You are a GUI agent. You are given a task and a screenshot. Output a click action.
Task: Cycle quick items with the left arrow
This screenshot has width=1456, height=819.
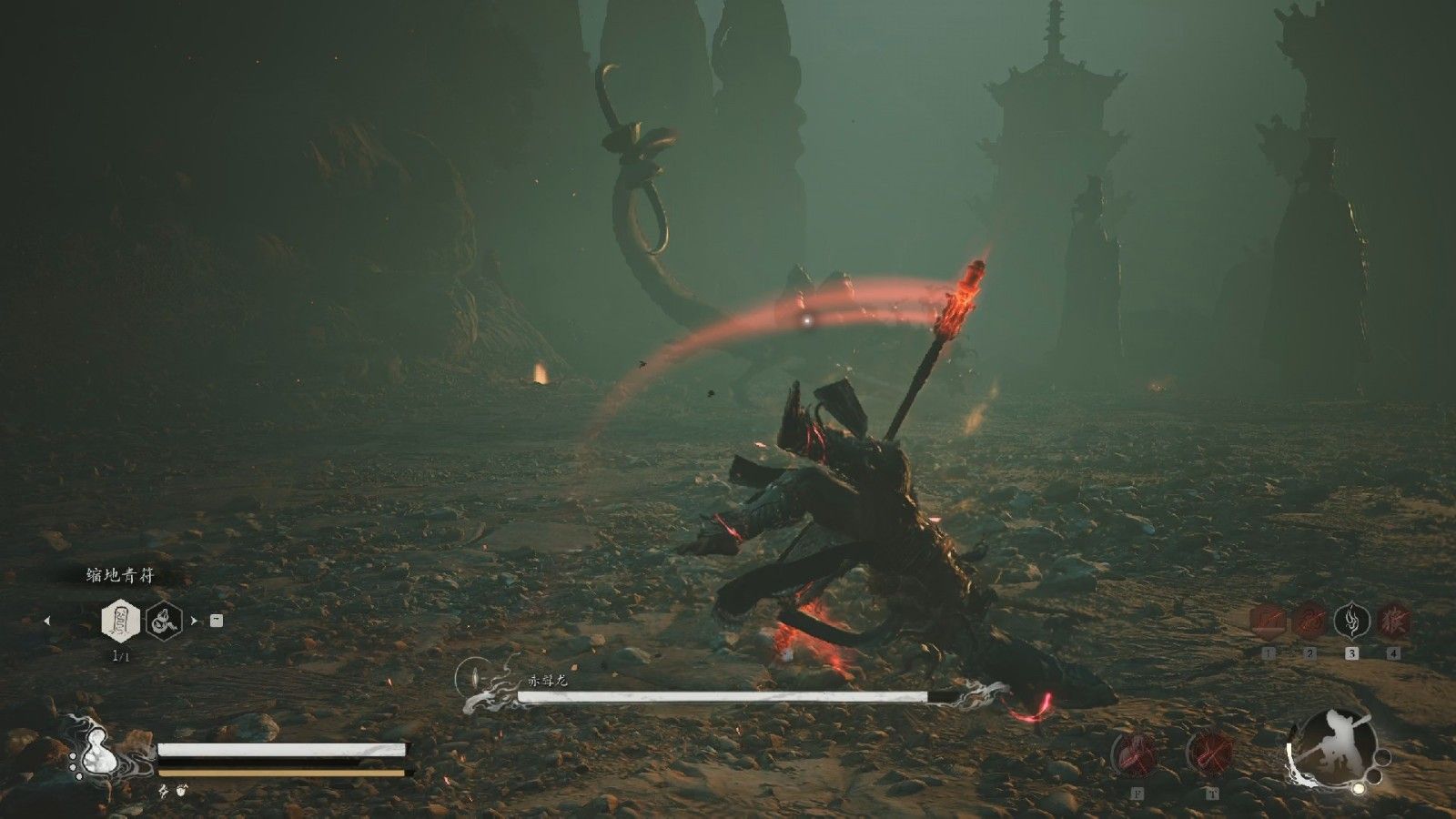pyautogui.click(x=47, y=622)
